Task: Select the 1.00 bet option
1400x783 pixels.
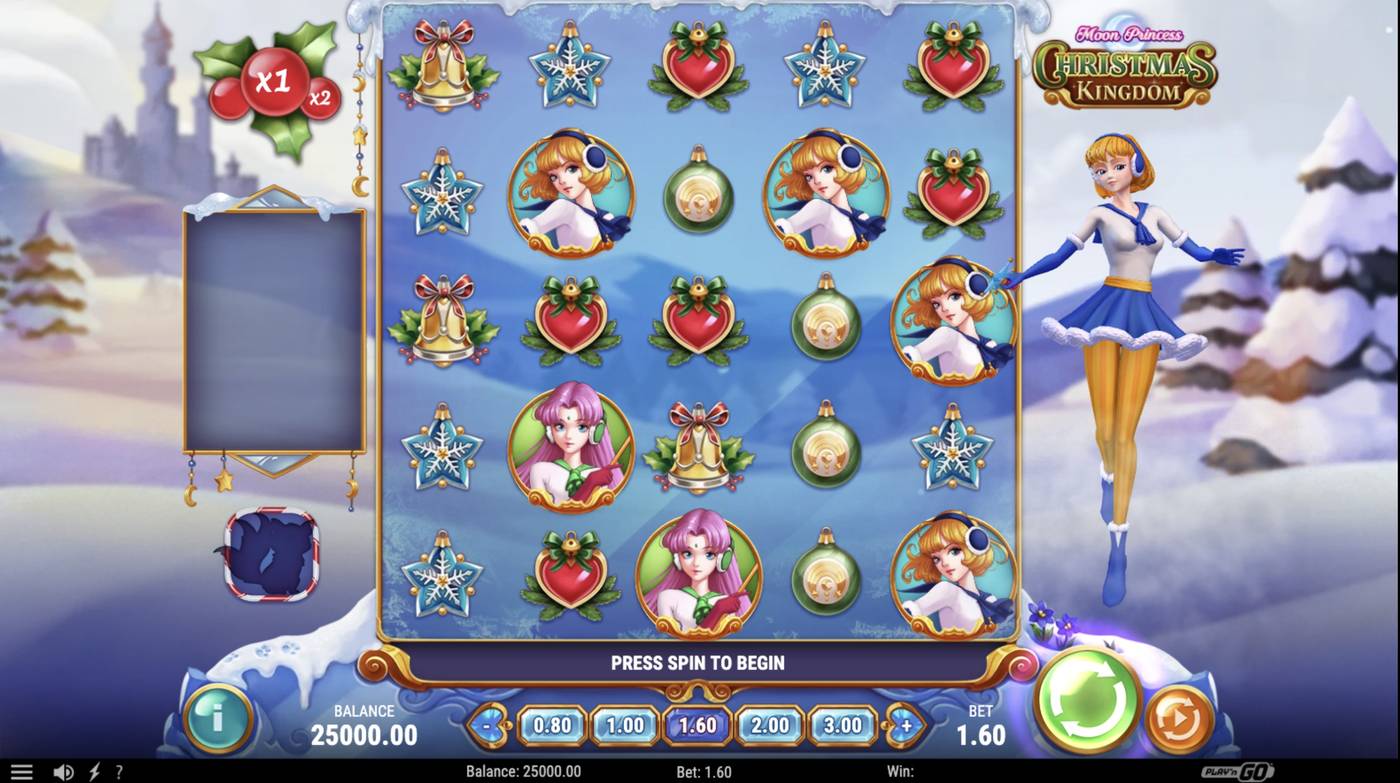Action: pos(624,723)
